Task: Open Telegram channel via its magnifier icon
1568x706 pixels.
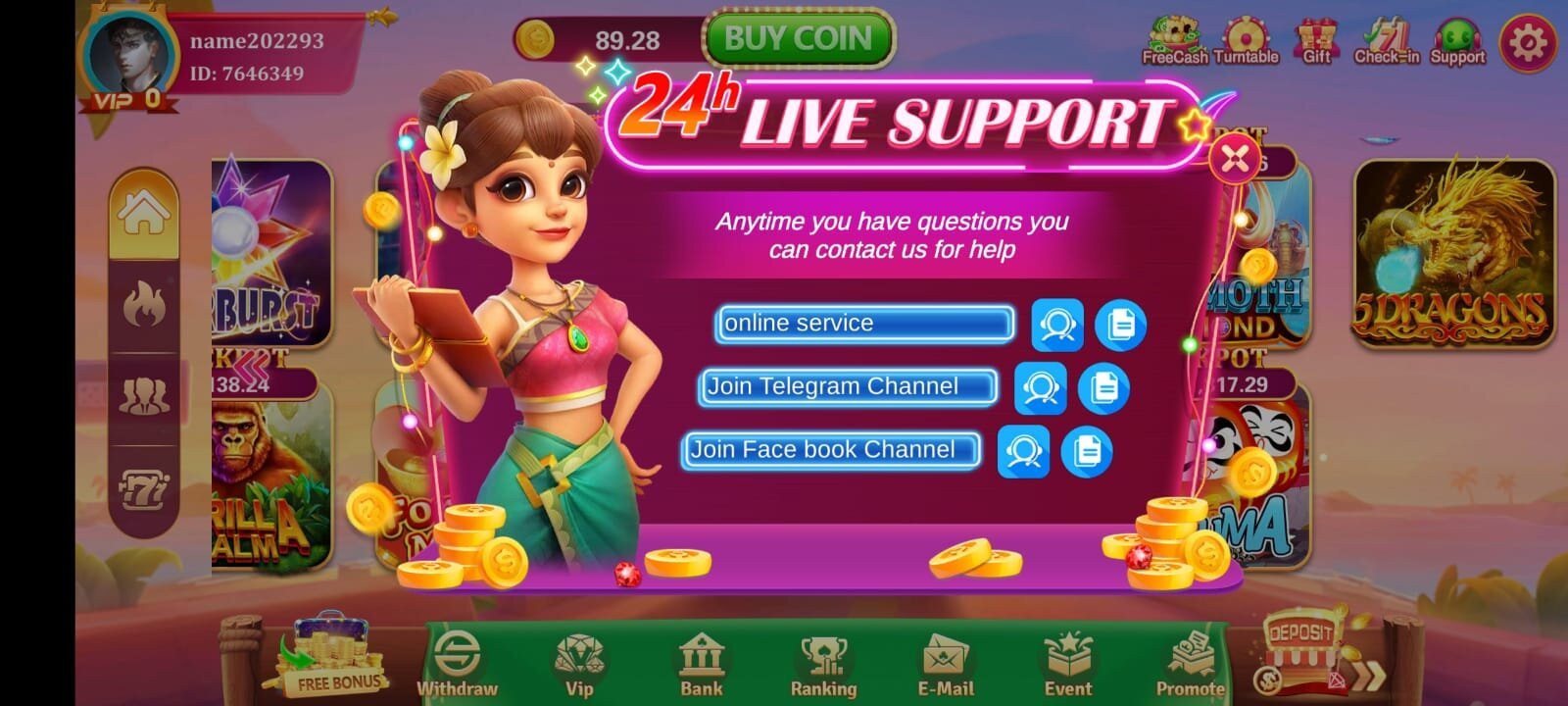Action: click(1043, 387)
